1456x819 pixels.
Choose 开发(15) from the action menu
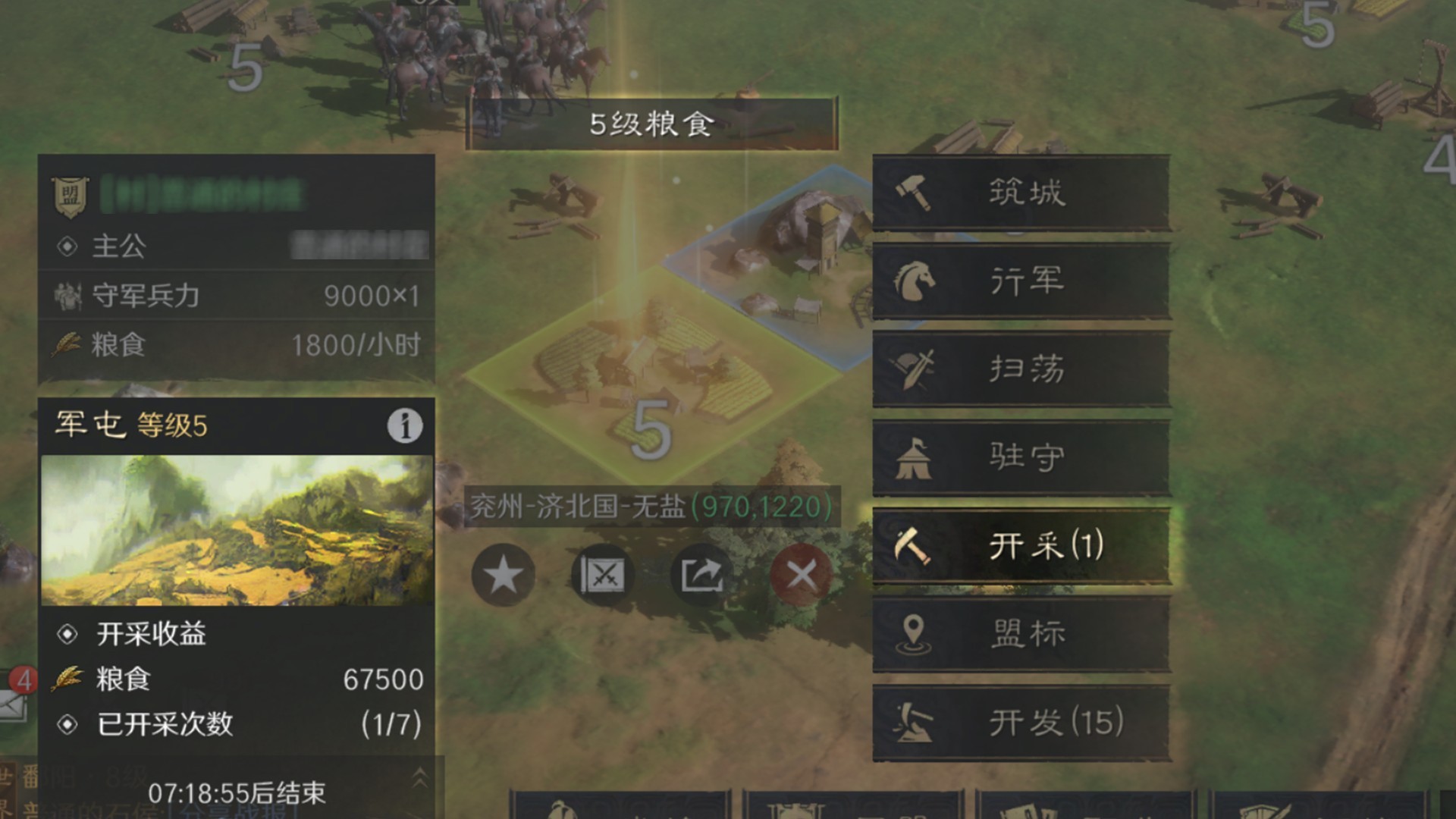coord(1021,723)
